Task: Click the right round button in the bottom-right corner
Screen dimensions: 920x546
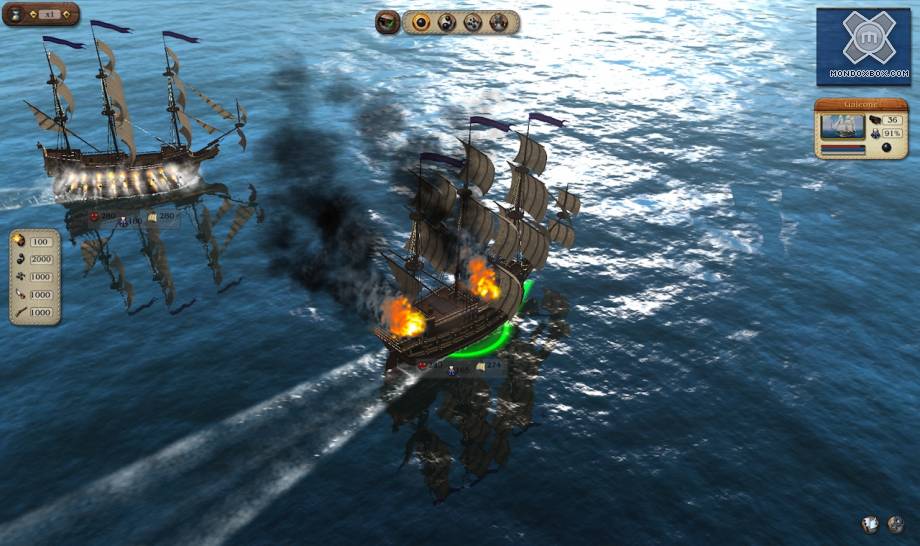Action: [896, 524]
